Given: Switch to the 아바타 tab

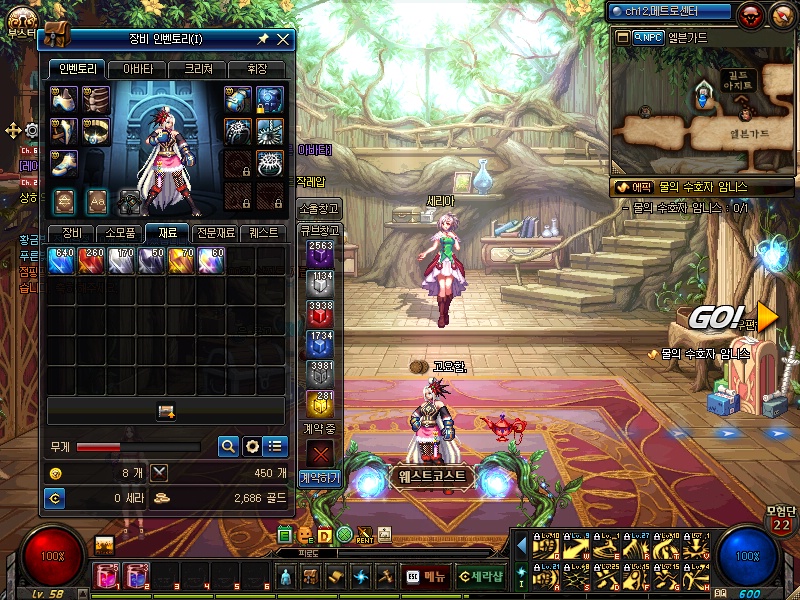Looking at the screenshot, I should pyautogui.click(x=137, y=69).
